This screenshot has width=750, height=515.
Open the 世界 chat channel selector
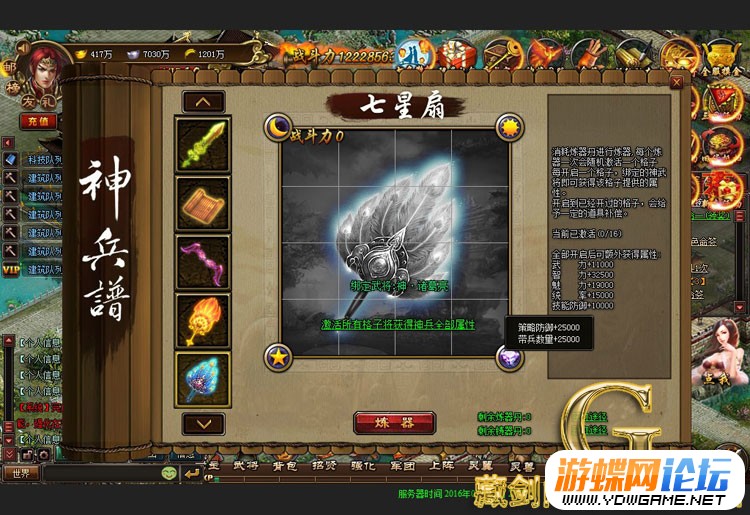20,472
